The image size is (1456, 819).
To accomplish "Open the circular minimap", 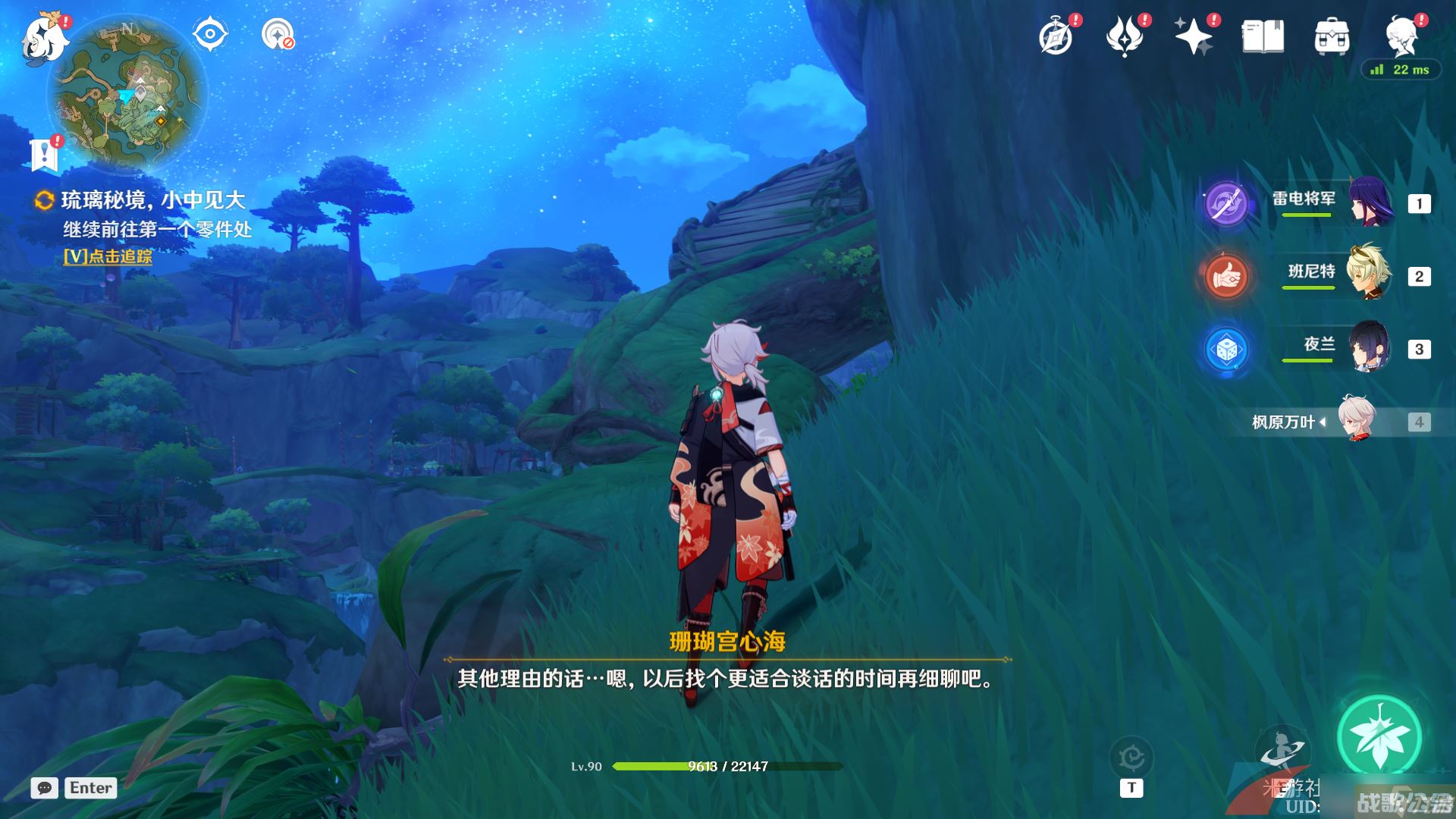I will point(127,94).
